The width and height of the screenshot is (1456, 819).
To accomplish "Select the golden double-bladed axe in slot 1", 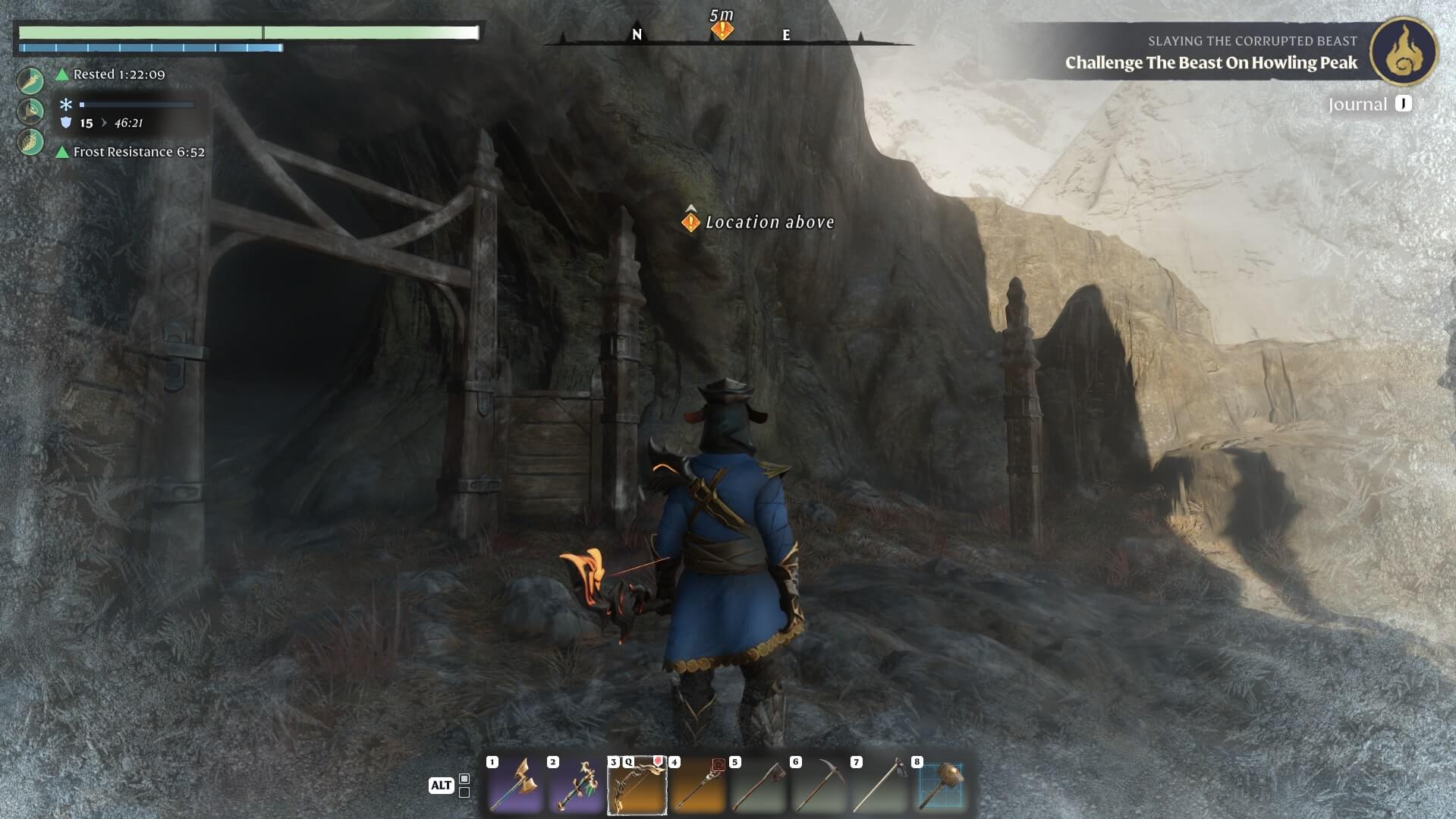I will pos(515,786).
